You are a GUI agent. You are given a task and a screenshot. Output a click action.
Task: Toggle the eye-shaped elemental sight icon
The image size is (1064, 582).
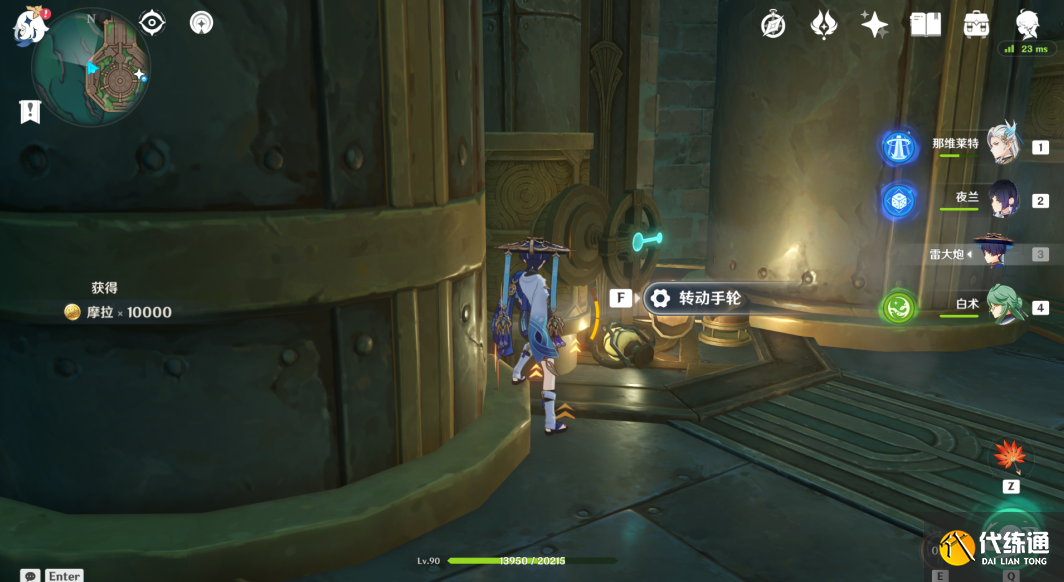point(152,22)
